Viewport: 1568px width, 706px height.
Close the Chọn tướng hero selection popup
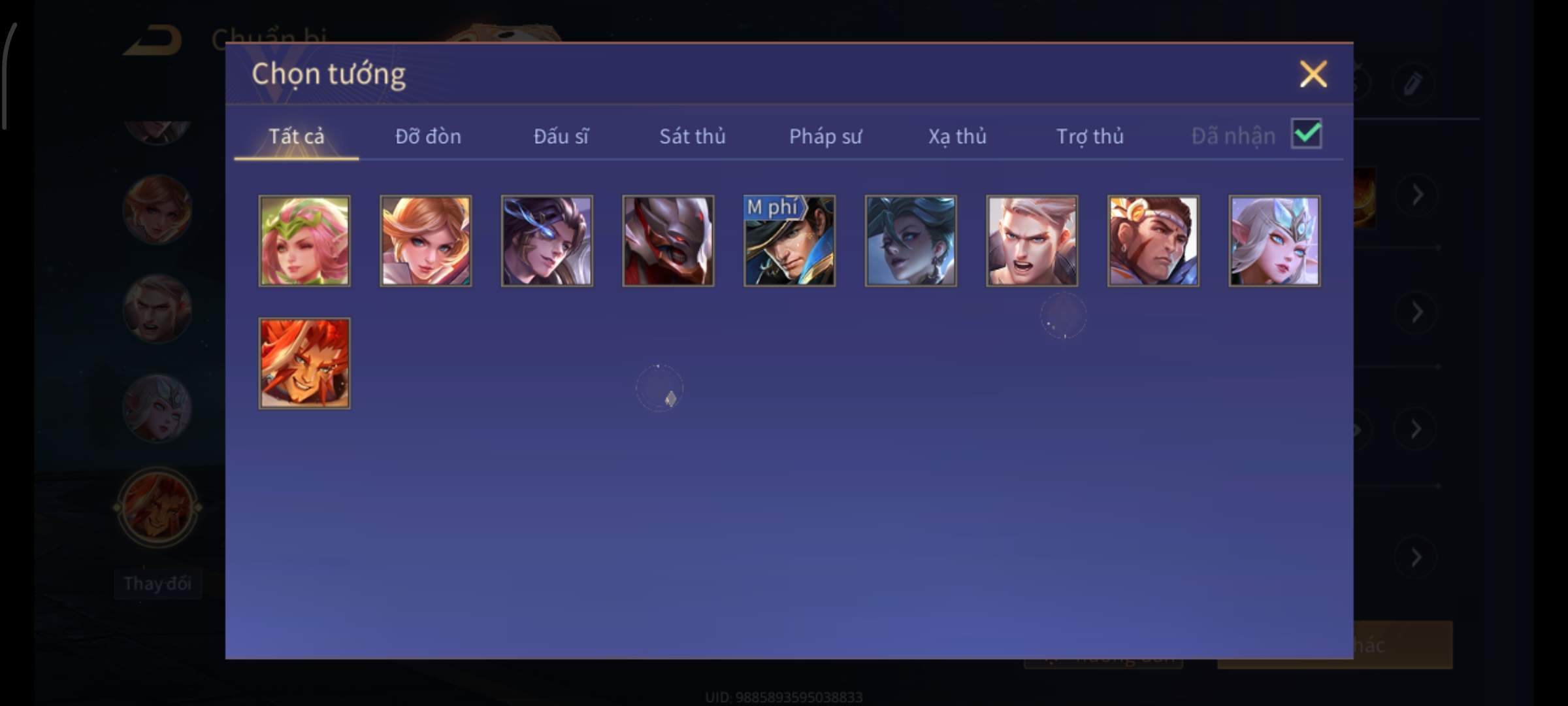(1313, 74)
